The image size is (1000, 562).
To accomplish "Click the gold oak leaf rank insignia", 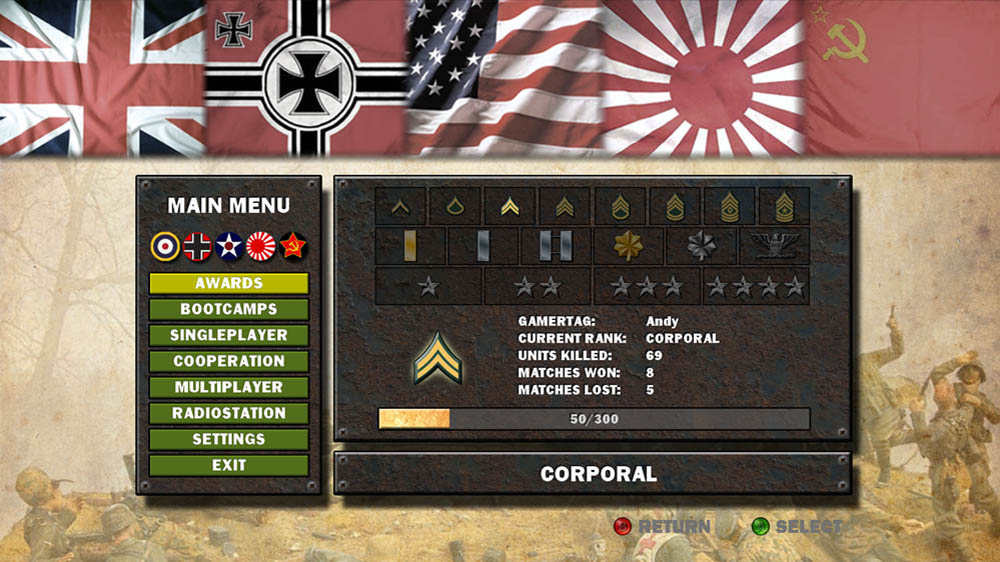I will click(x=628, y=246).
